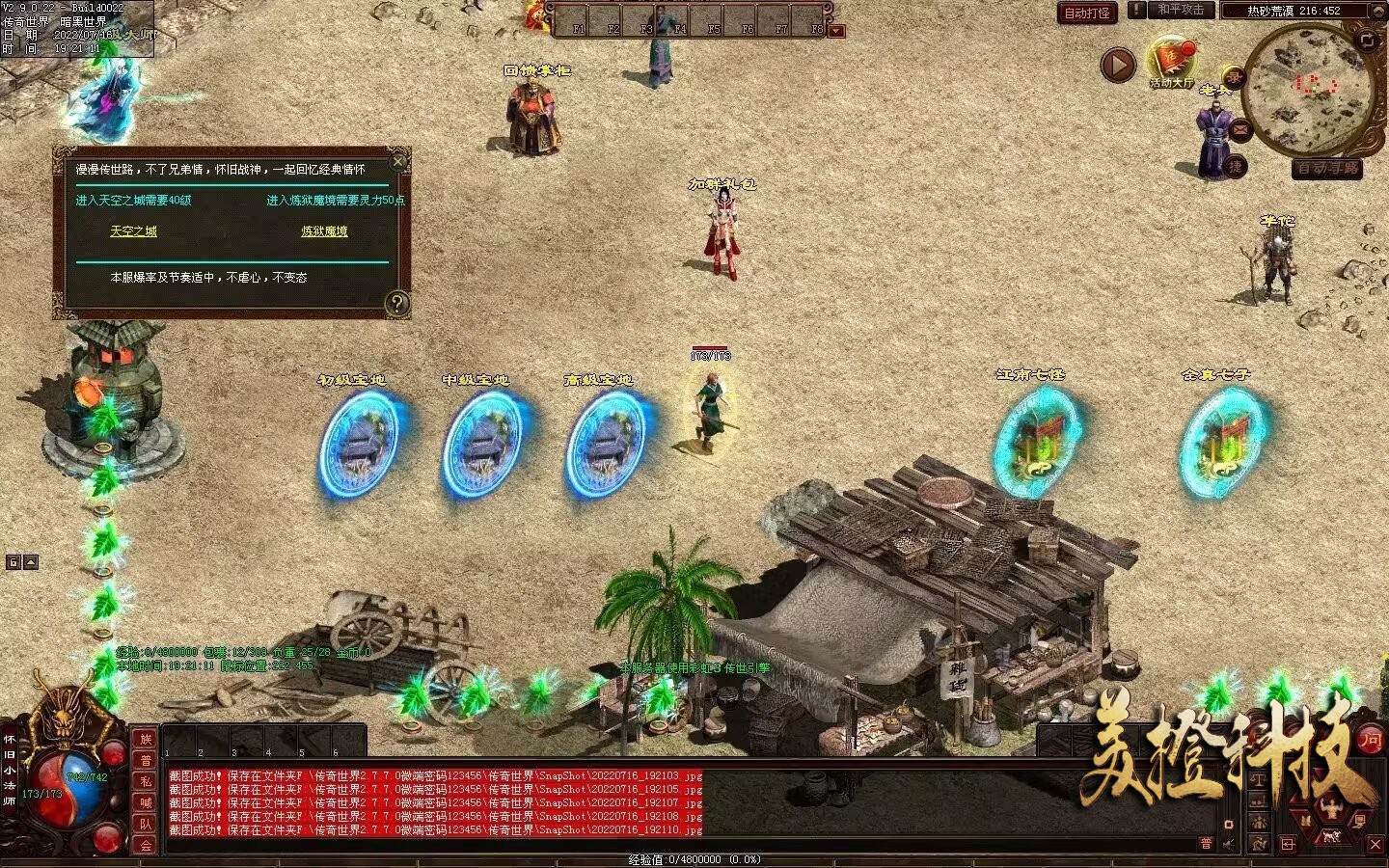
Task: Click the X exit button bottom-right
Action: point(1375,844)
